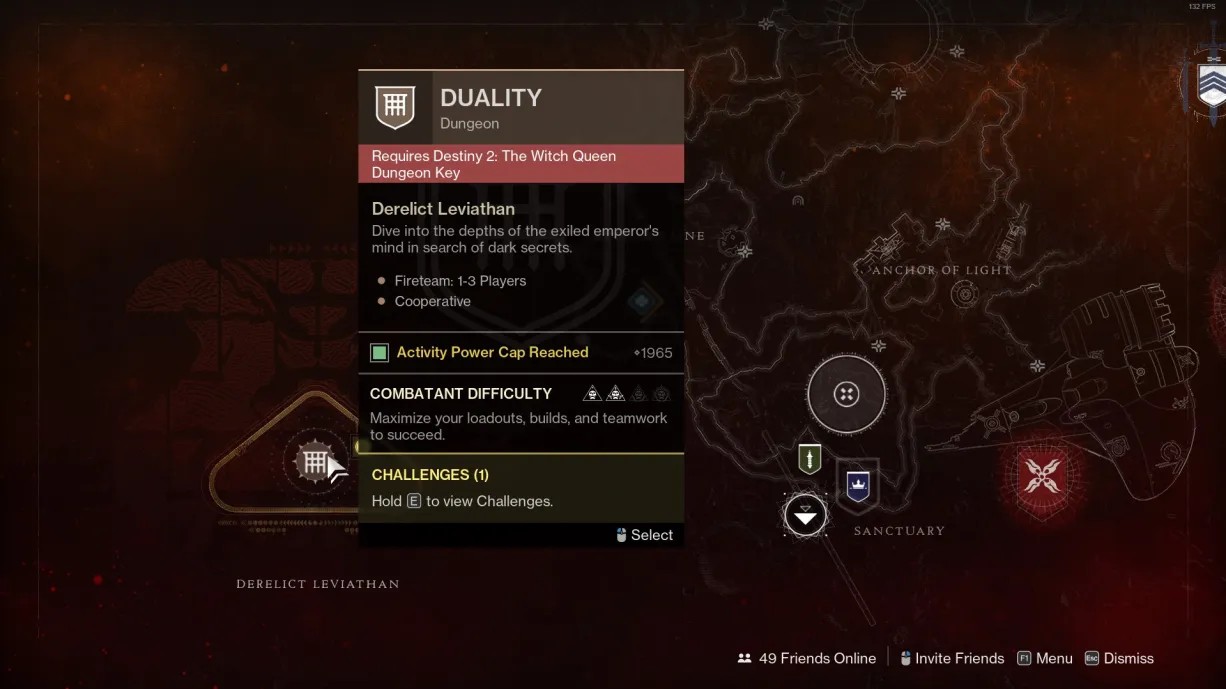Select the blue crown banner marker
Screen dimensions: 1226x689
(x=858, y=486)
